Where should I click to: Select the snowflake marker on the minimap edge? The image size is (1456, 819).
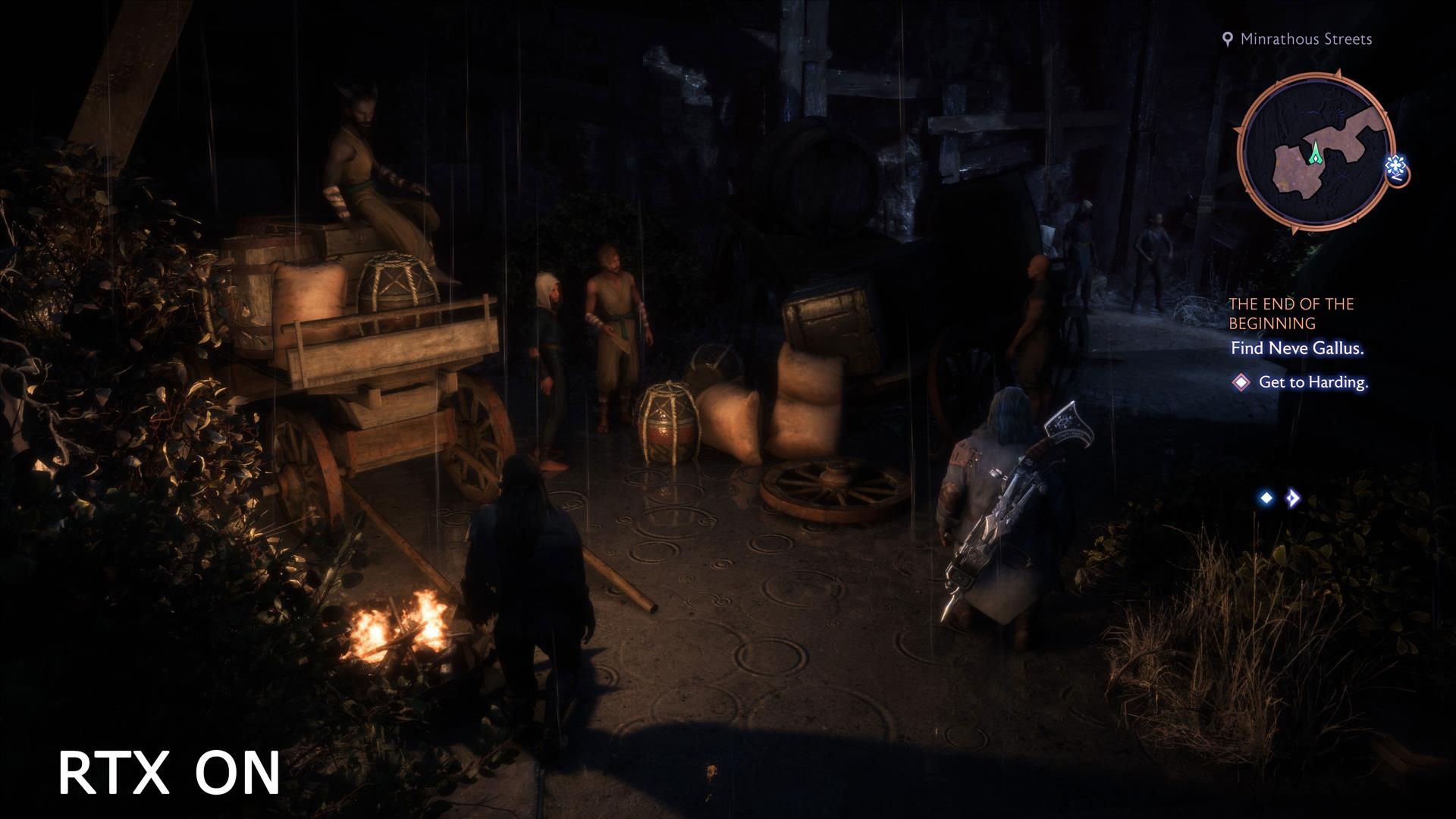[1396, 166]
